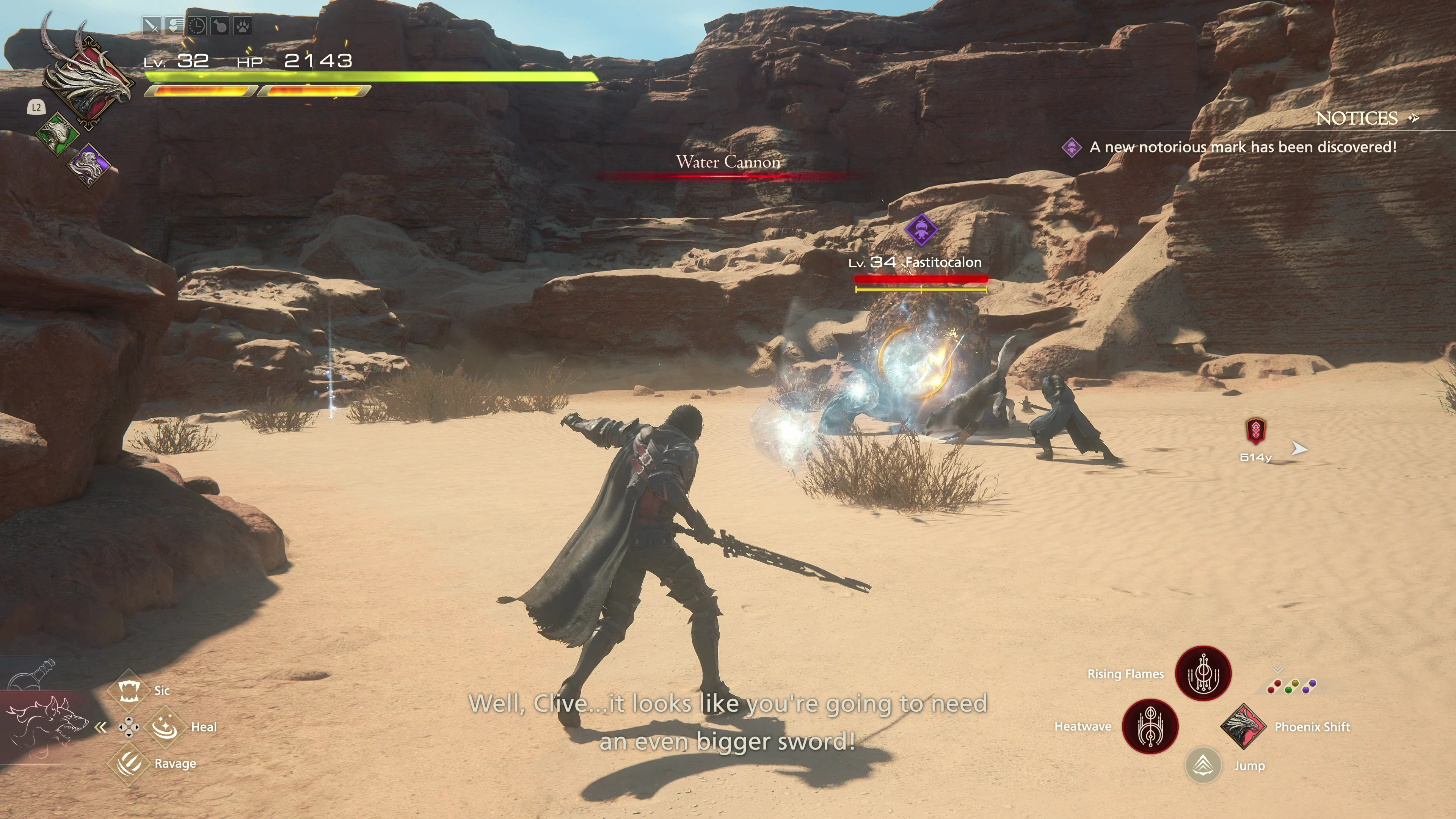
Task: Switch to the purple Ramuh Eikon
Action: [x=89, y=164]
